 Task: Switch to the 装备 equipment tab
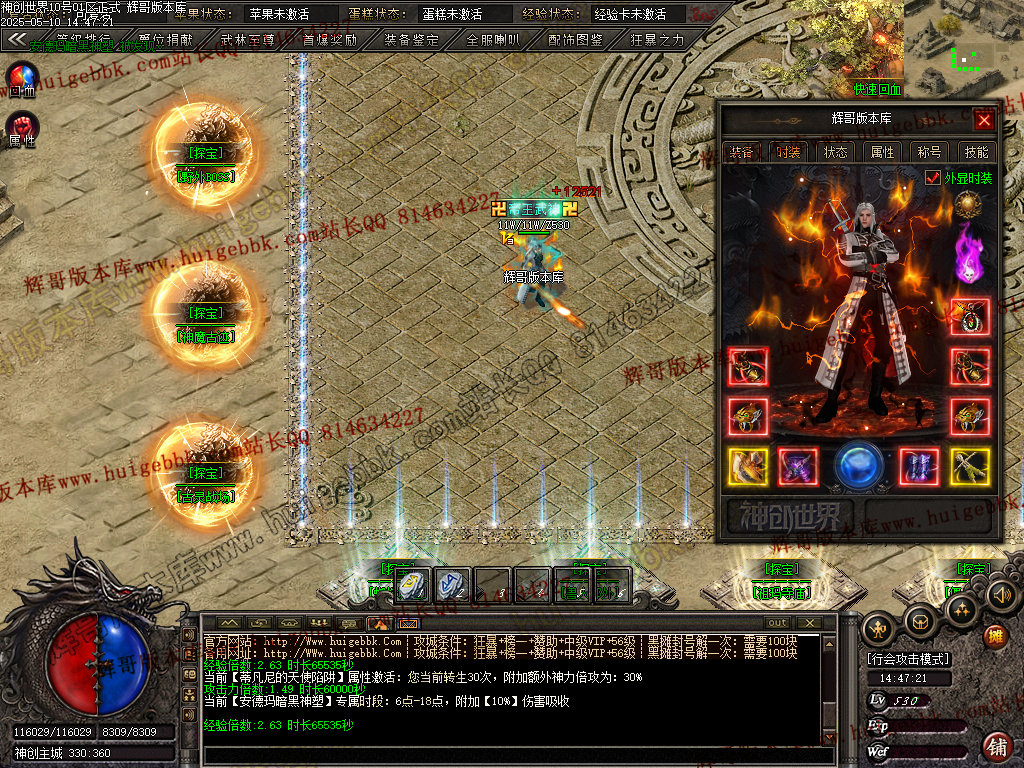(x=741, y=152)
